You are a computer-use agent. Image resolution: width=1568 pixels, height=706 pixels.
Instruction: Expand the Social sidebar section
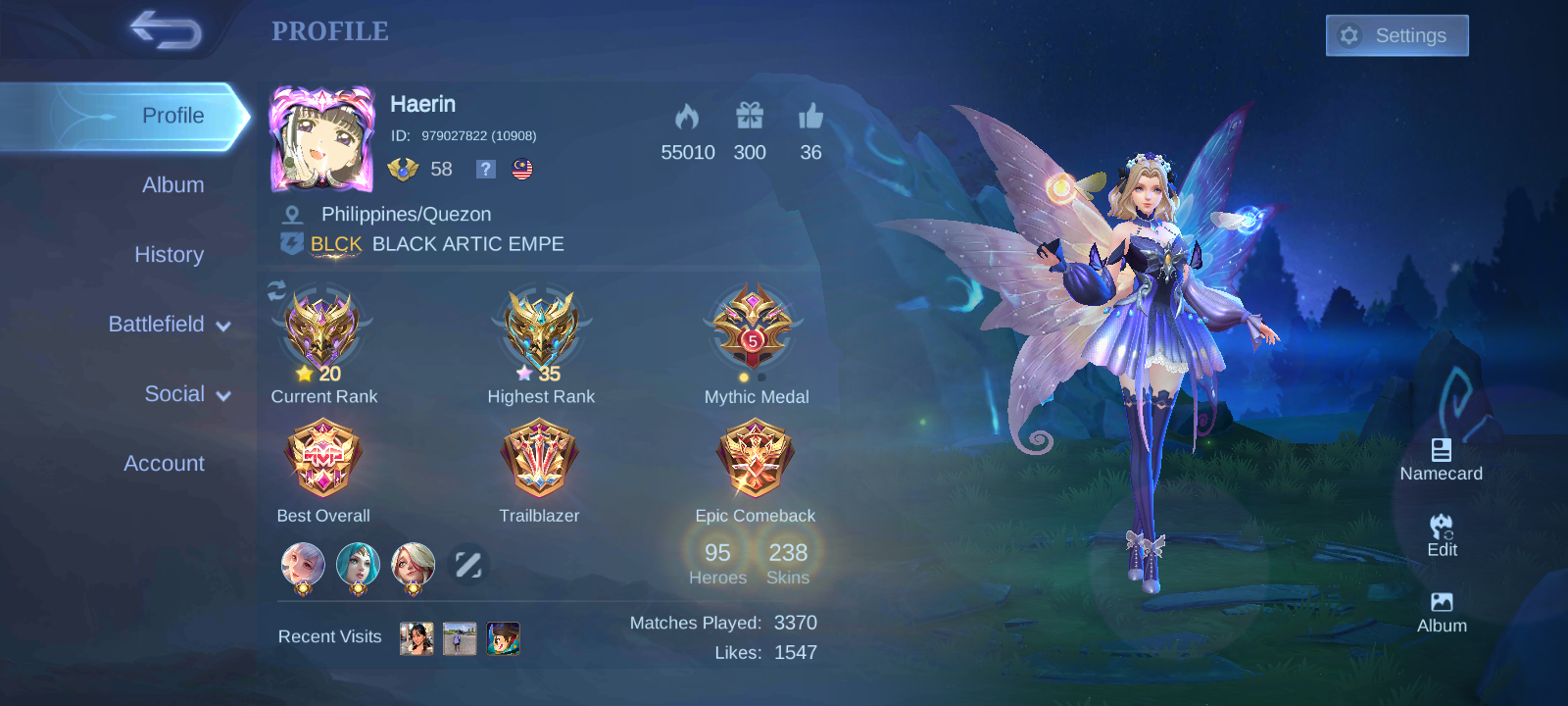point(176,394)
